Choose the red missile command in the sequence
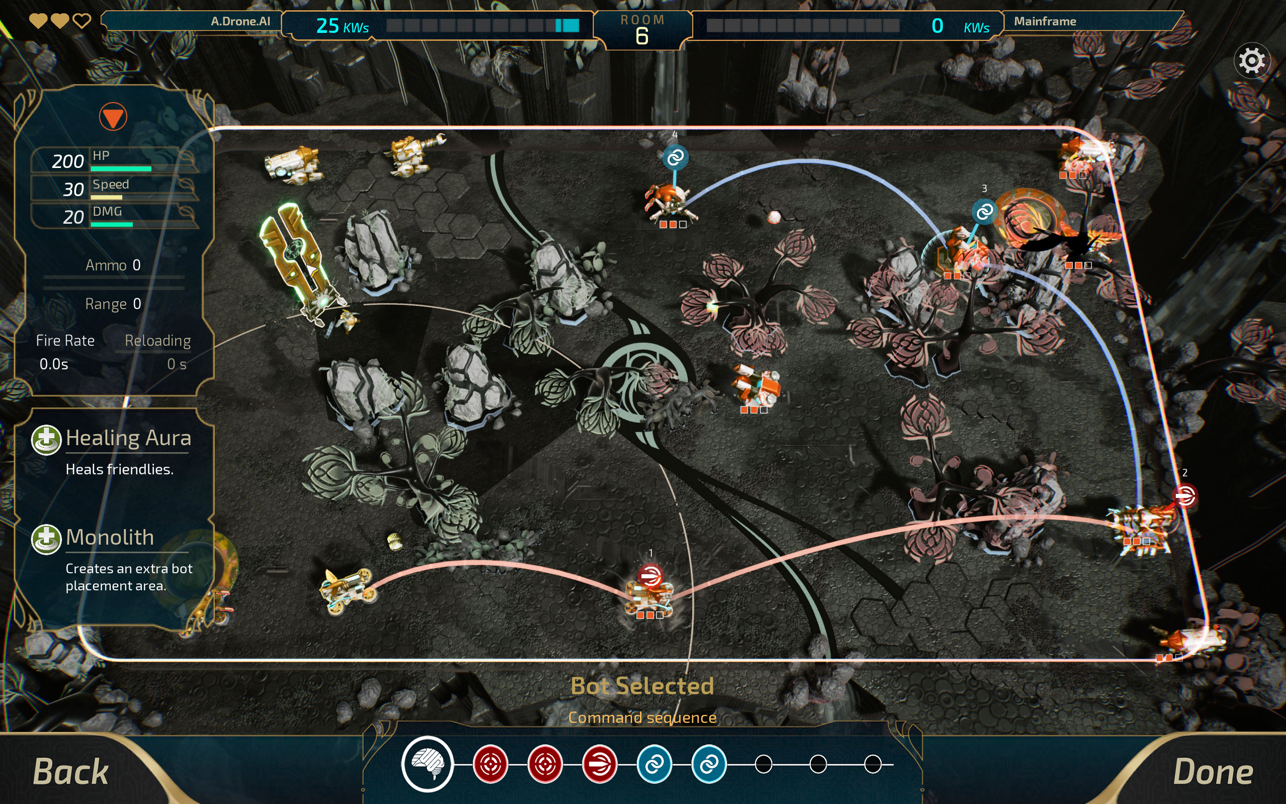Viewport: 1286px width, 804px height. (x=599, y=765)
